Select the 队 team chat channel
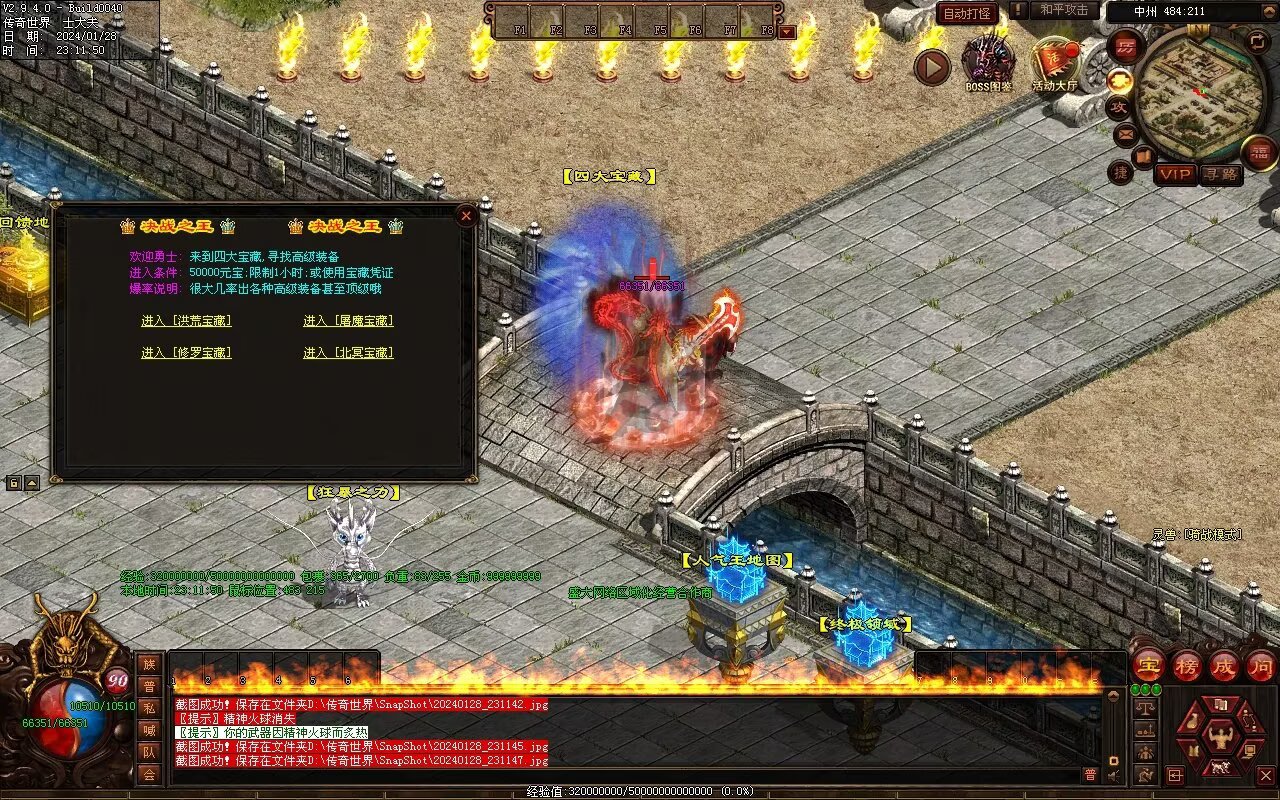Screen dimensions: 1280x800 149,752
